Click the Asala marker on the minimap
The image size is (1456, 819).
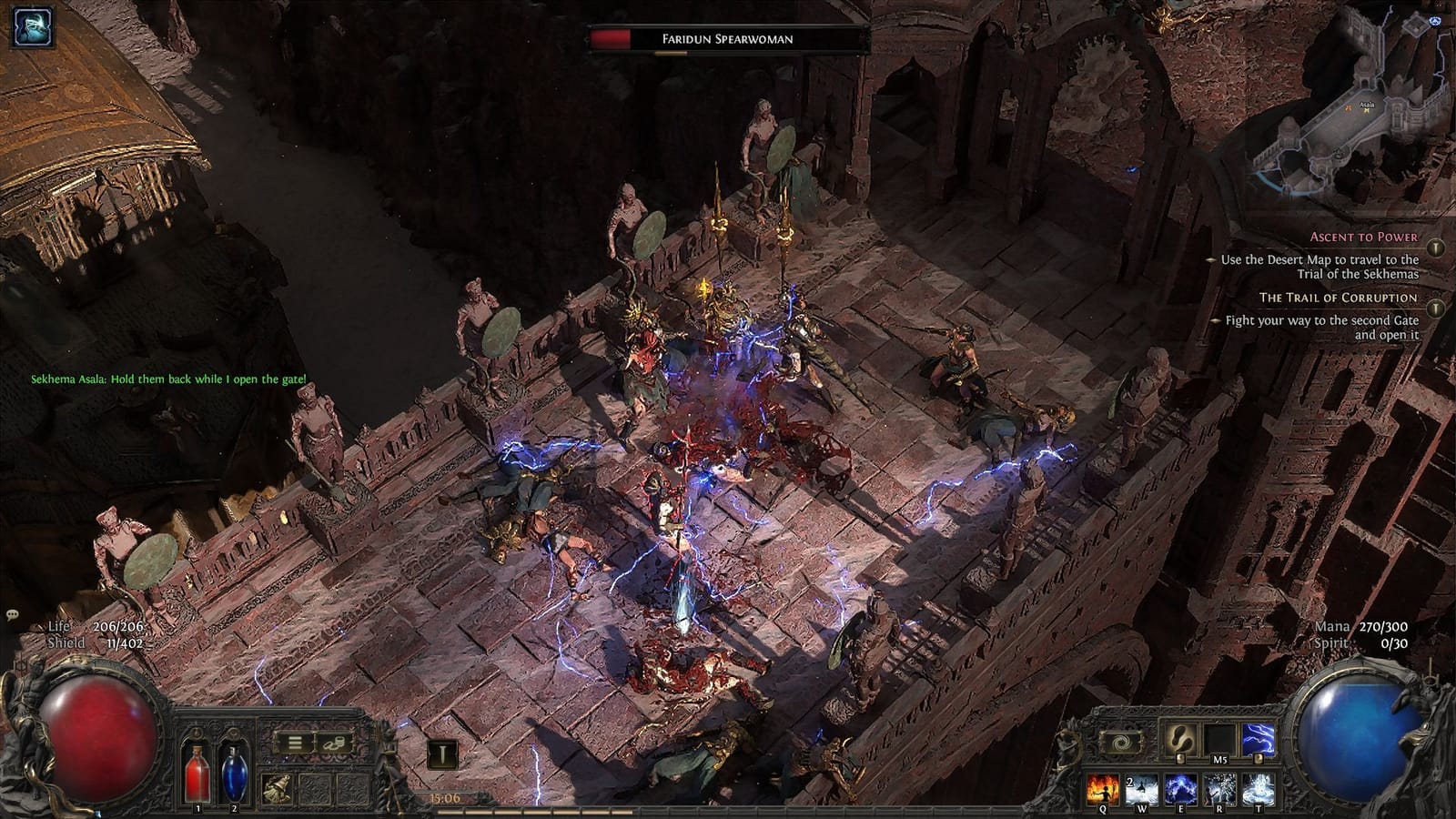click(x=1365, y=107)
